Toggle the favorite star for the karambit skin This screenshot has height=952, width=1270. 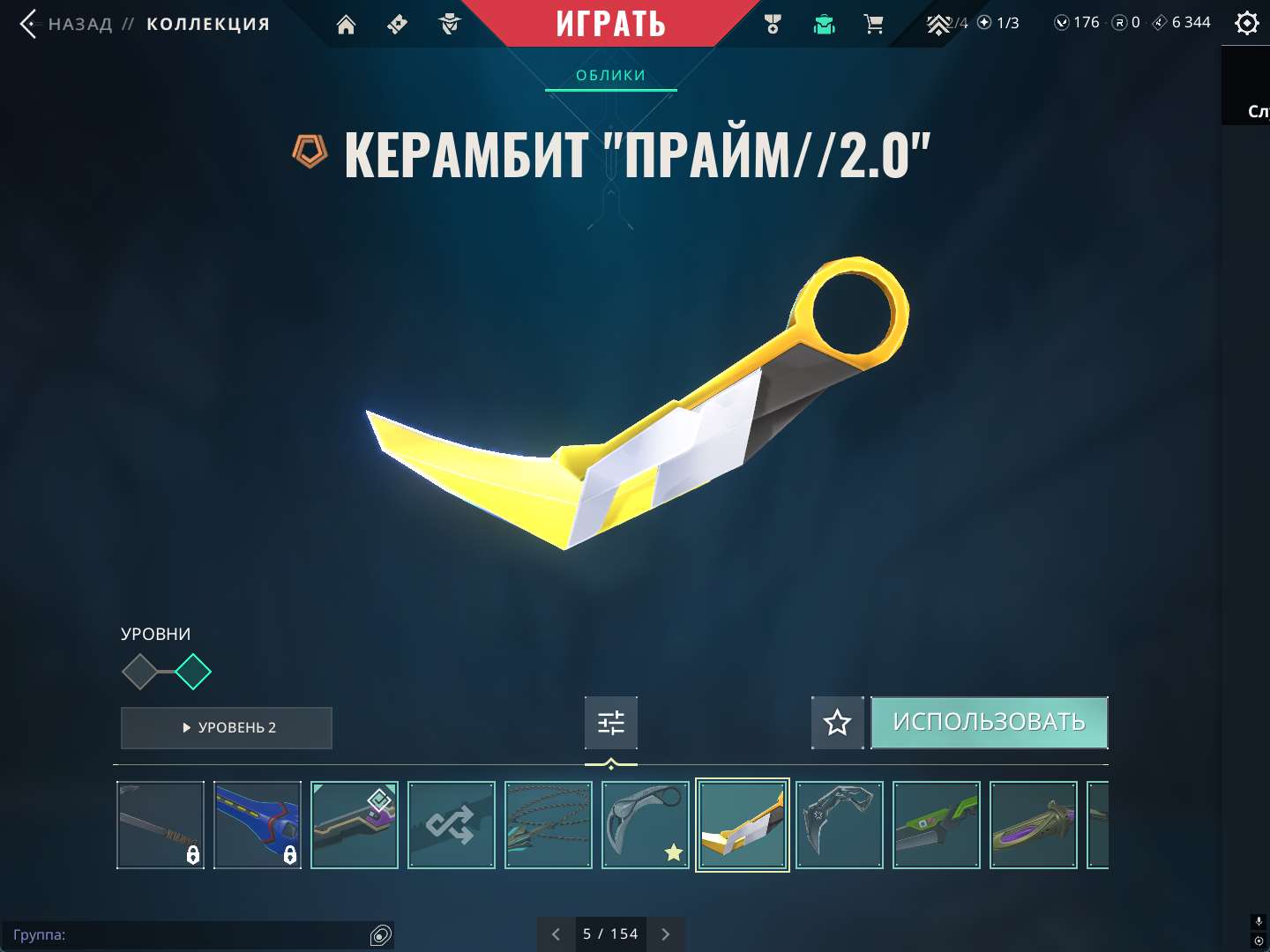point(836,723)
